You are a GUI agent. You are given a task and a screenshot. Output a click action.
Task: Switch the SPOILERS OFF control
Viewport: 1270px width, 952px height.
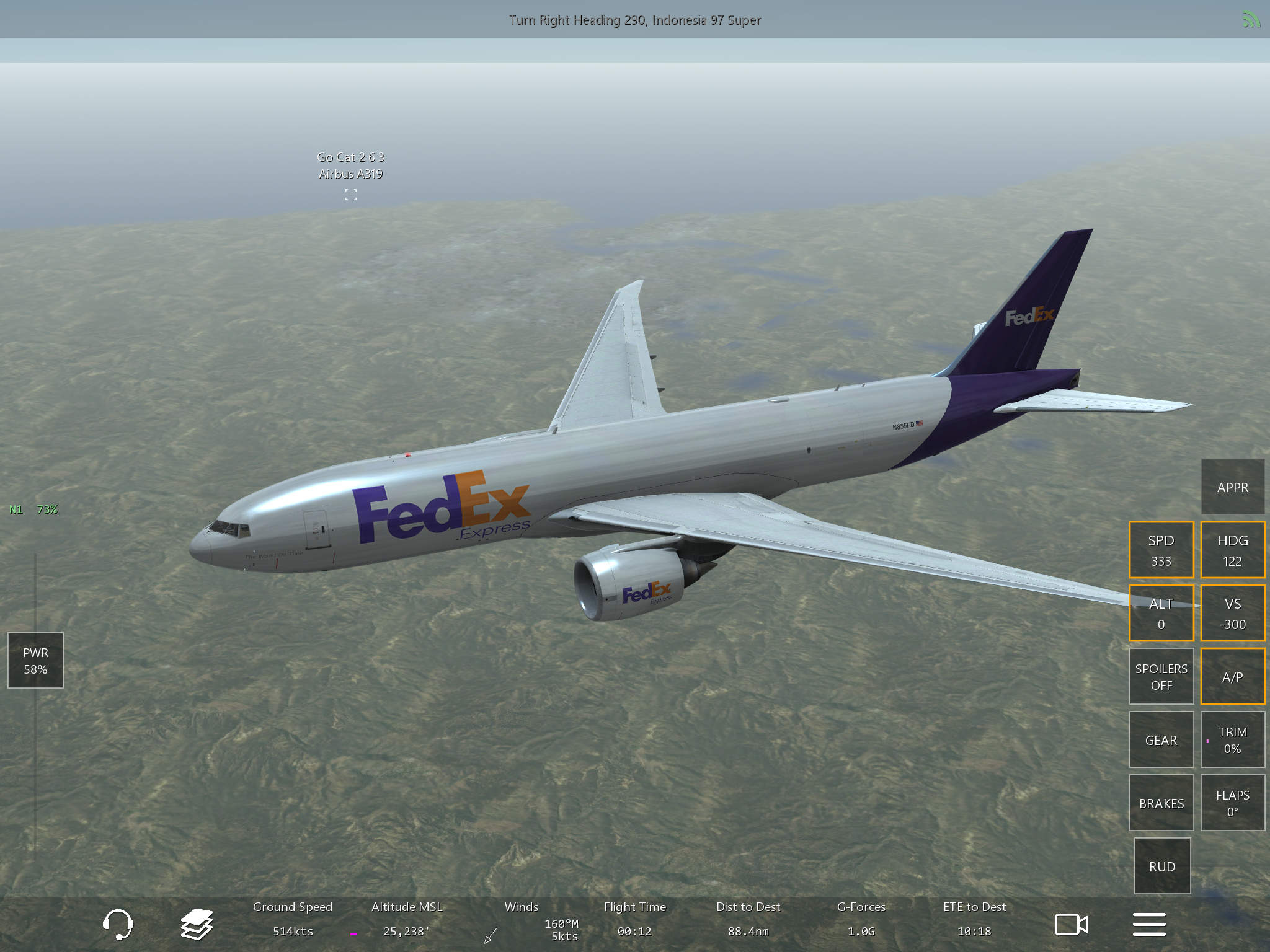pos(1161,677)
